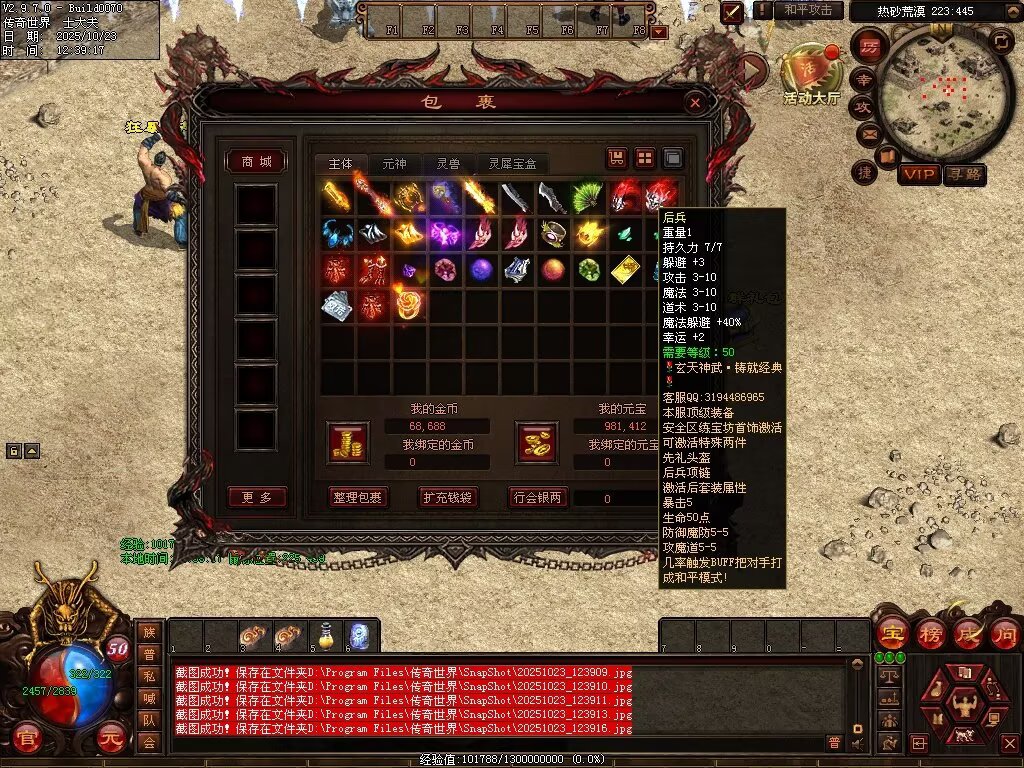This screenshot has height=768, width=1024.
Task: Select the purple orb item
Action: pyautogui.click(x=481, y=270)
